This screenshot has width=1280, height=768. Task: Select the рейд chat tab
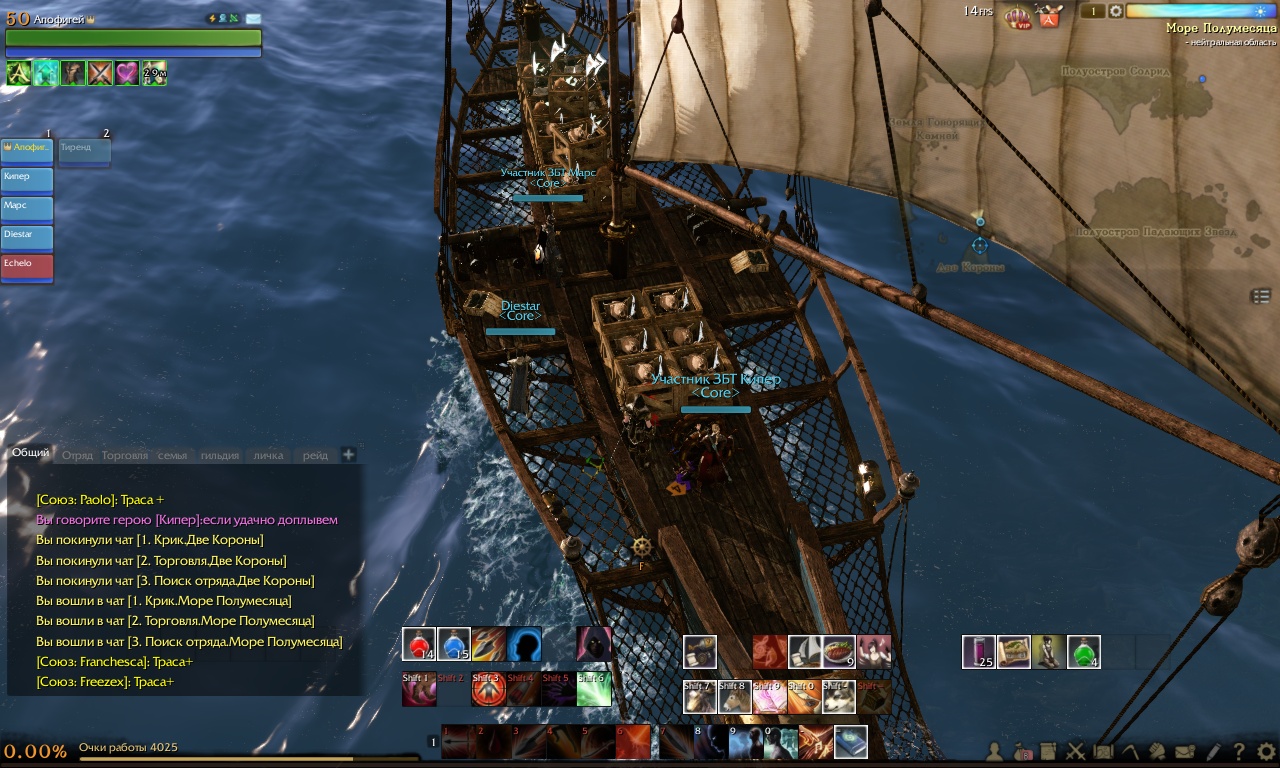(315, 455)
